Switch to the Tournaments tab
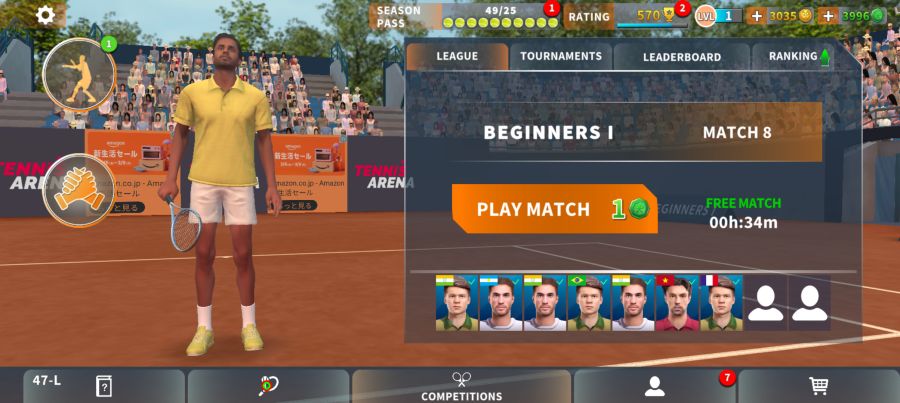 pyautogui.click(x=561, y=57)
